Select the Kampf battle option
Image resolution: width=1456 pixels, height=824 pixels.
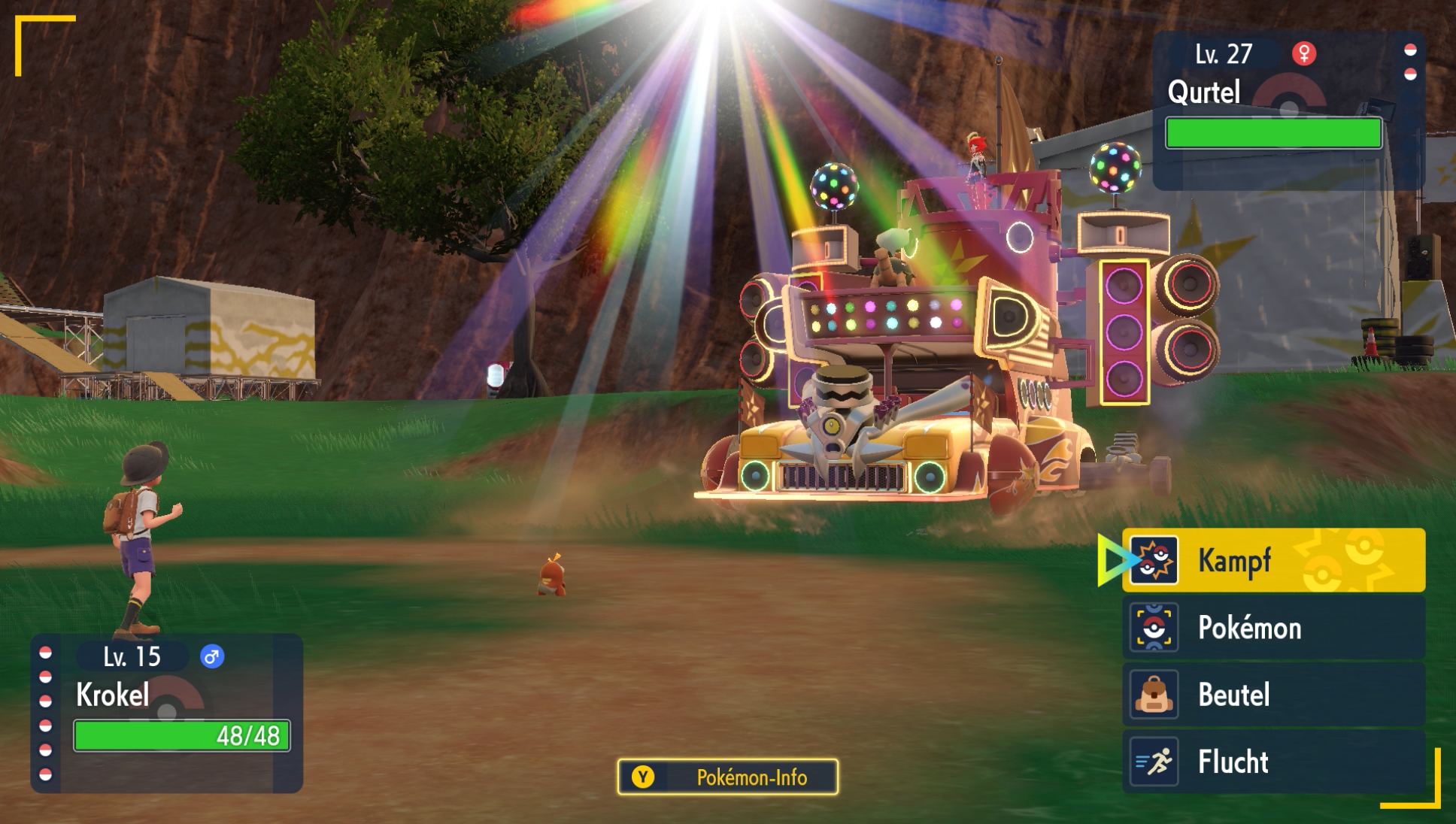[1272, 560]
